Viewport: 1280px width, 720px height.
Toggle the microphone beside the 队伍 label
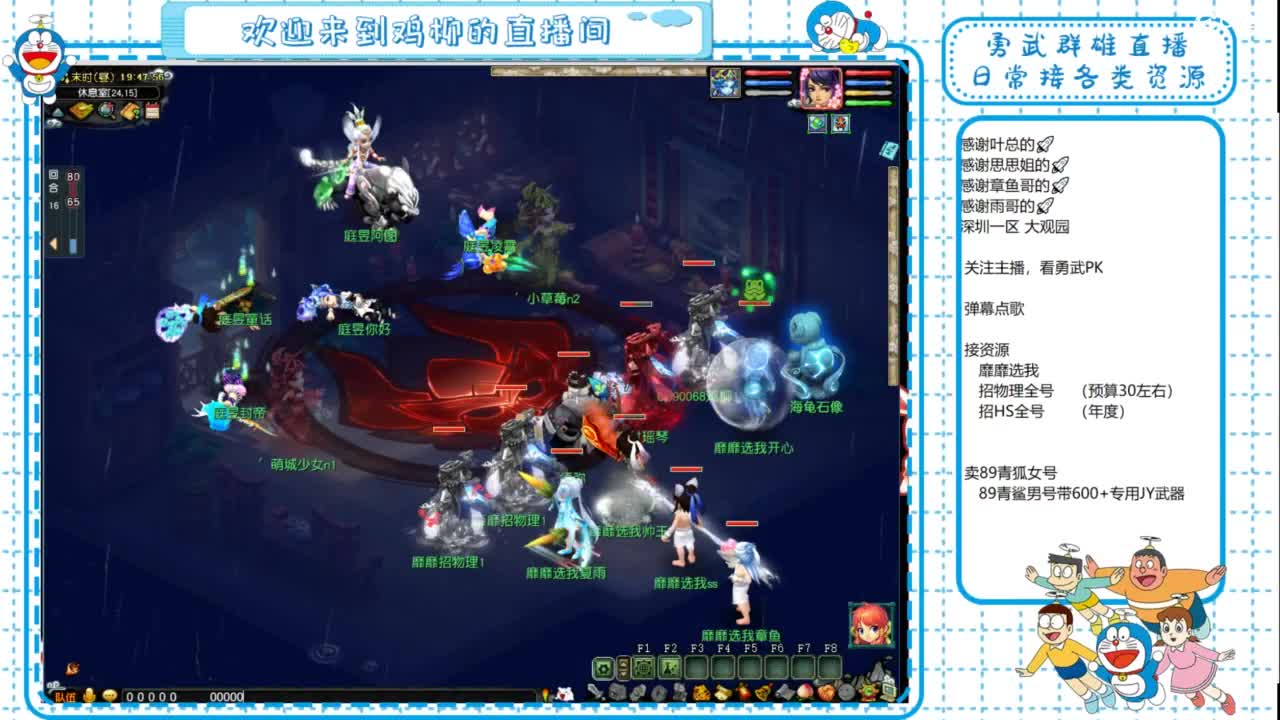(x=89, y=697)
